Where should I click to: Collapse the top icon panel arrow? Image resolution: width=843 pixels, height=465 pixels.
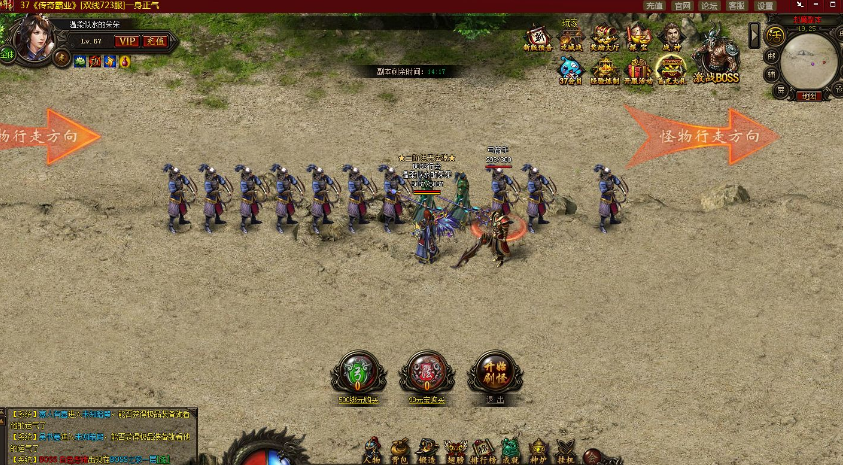click(754, 36)
